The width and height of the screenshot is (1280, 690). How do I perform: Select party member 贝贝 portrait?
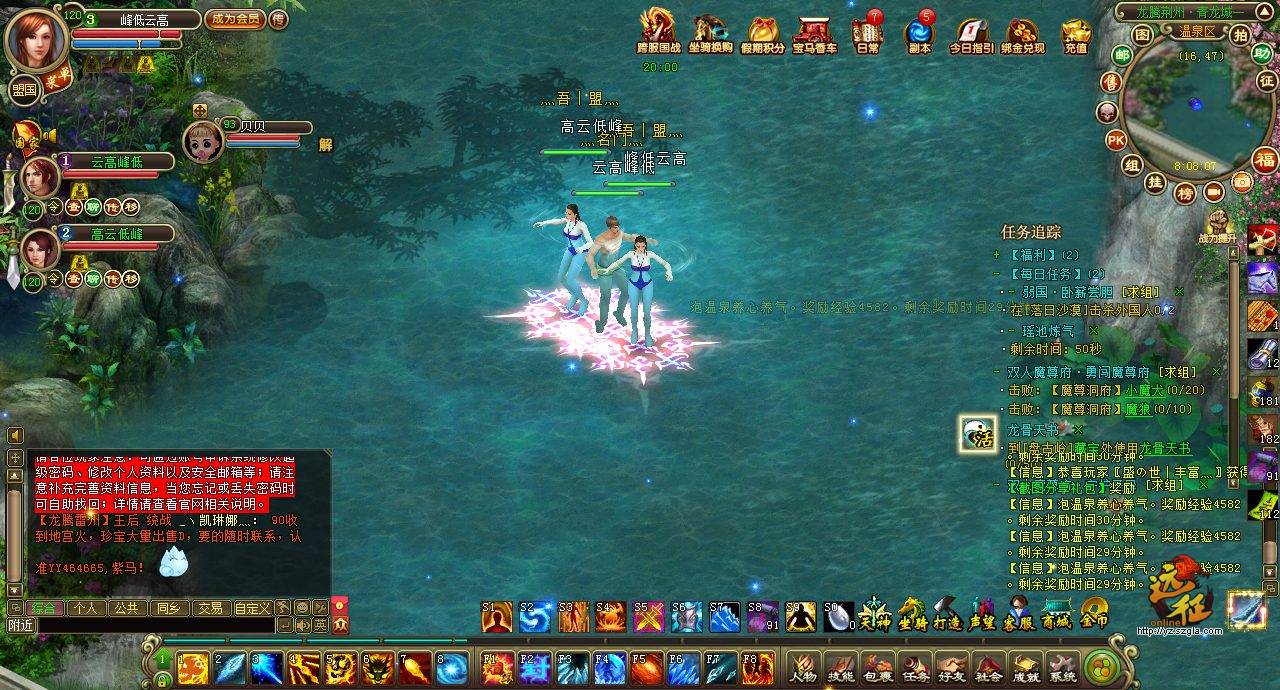coord(203,142)
